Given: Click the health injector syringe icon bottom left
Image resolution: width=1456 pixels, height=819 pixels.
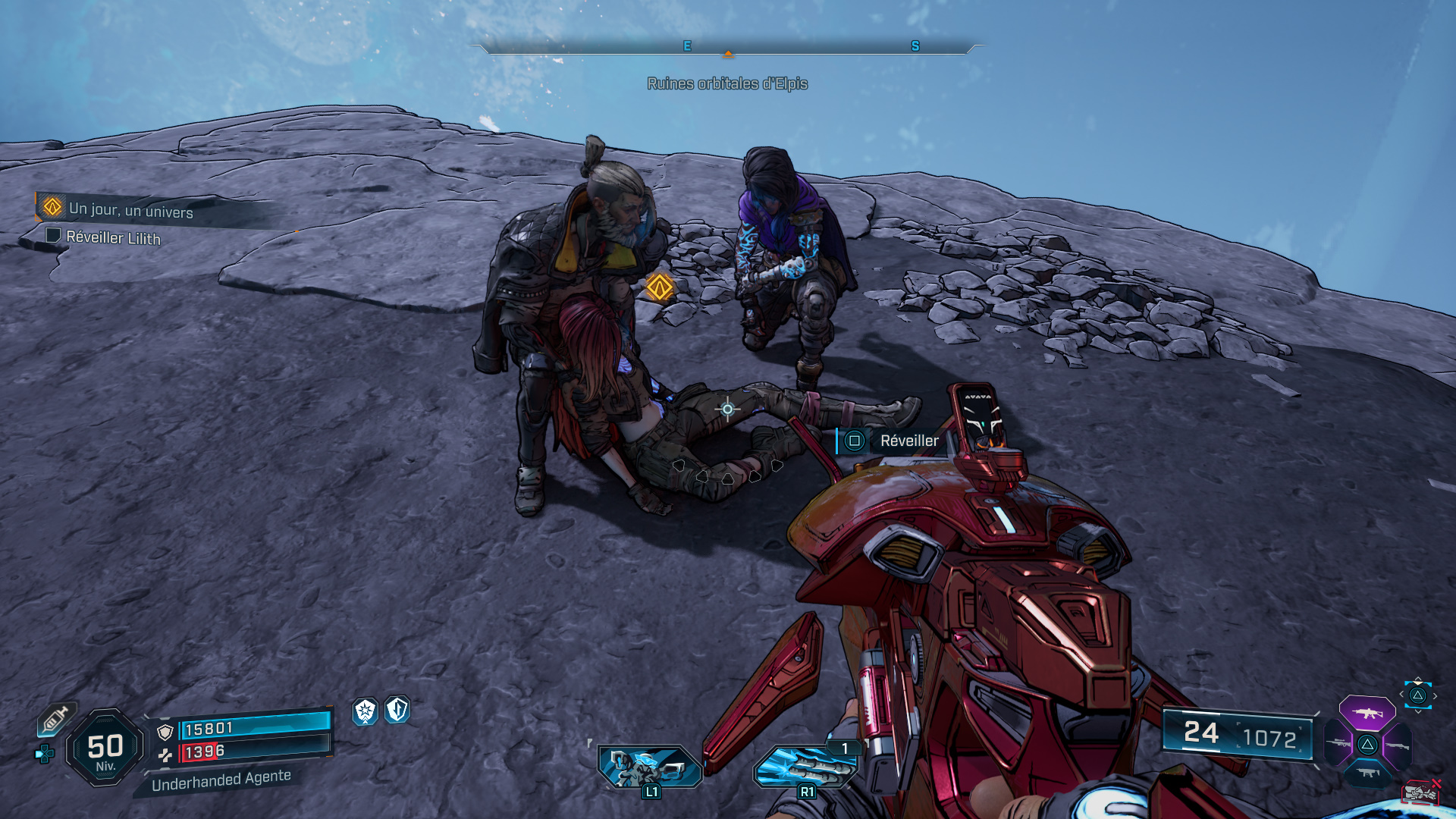Looking at the screenshot, I should pos(55,720).
